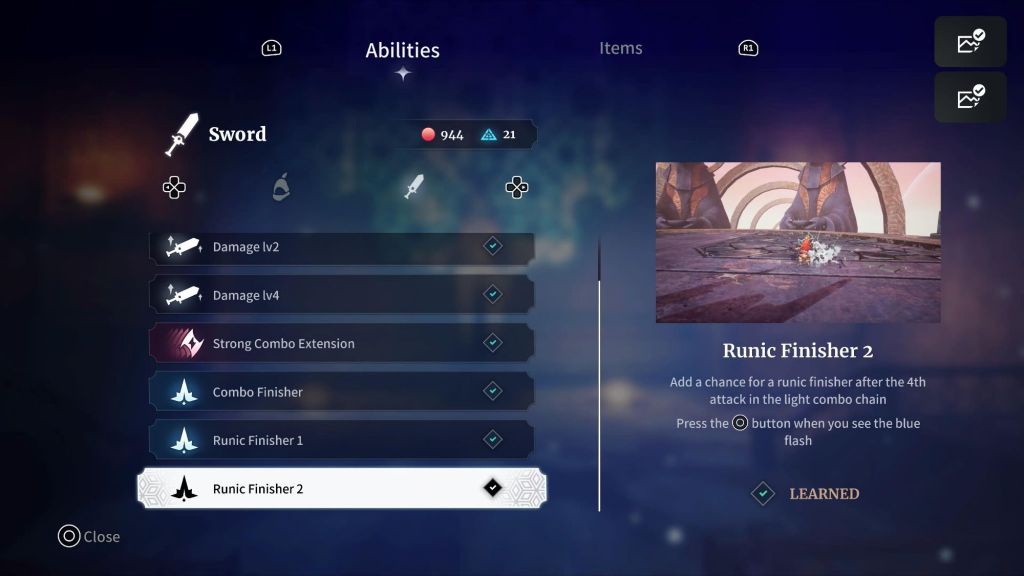Select the Damage lv2 ability row
Screen dimensions: 1024x576
click(x=341, y=247)
